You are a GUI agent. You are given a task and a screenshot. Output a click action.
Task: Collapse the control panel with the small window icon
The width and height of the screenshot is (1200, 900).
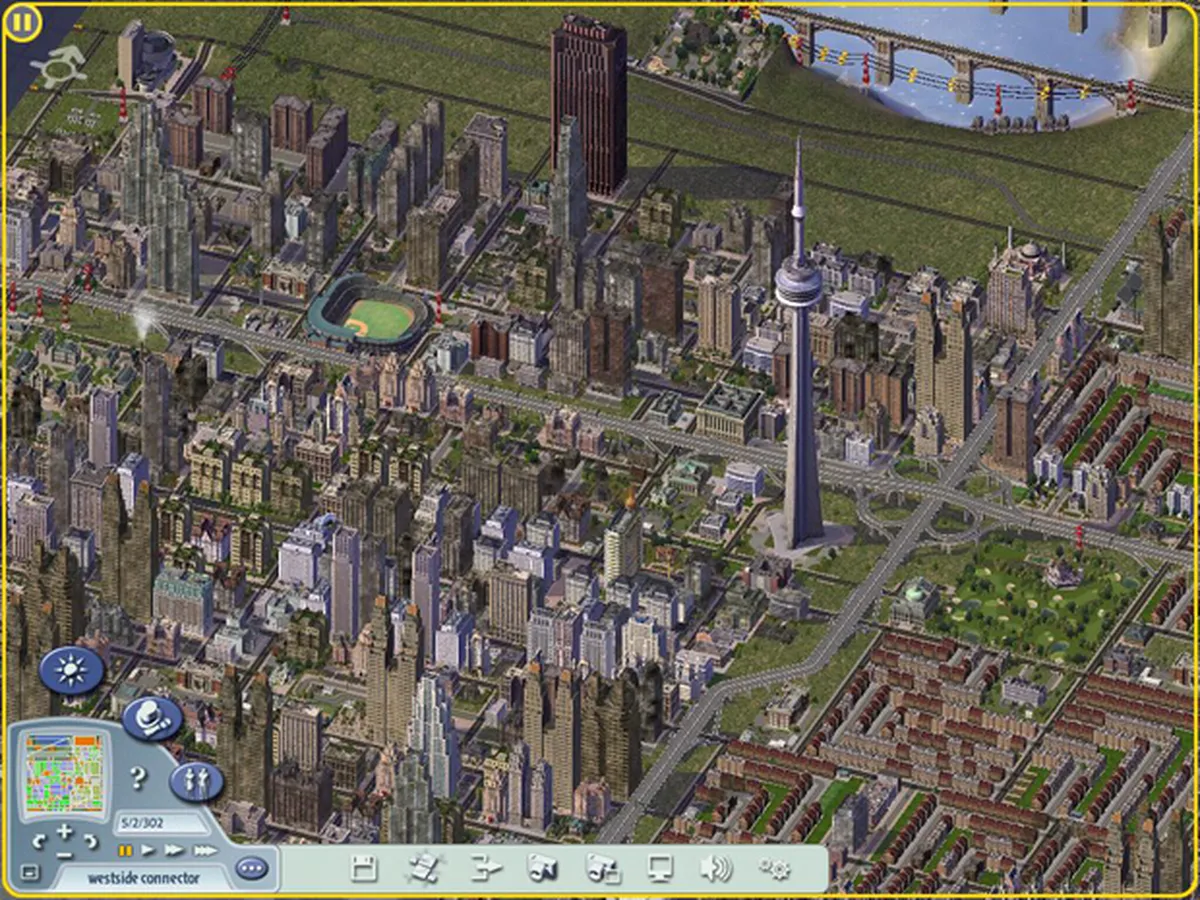tap(29, 873)
